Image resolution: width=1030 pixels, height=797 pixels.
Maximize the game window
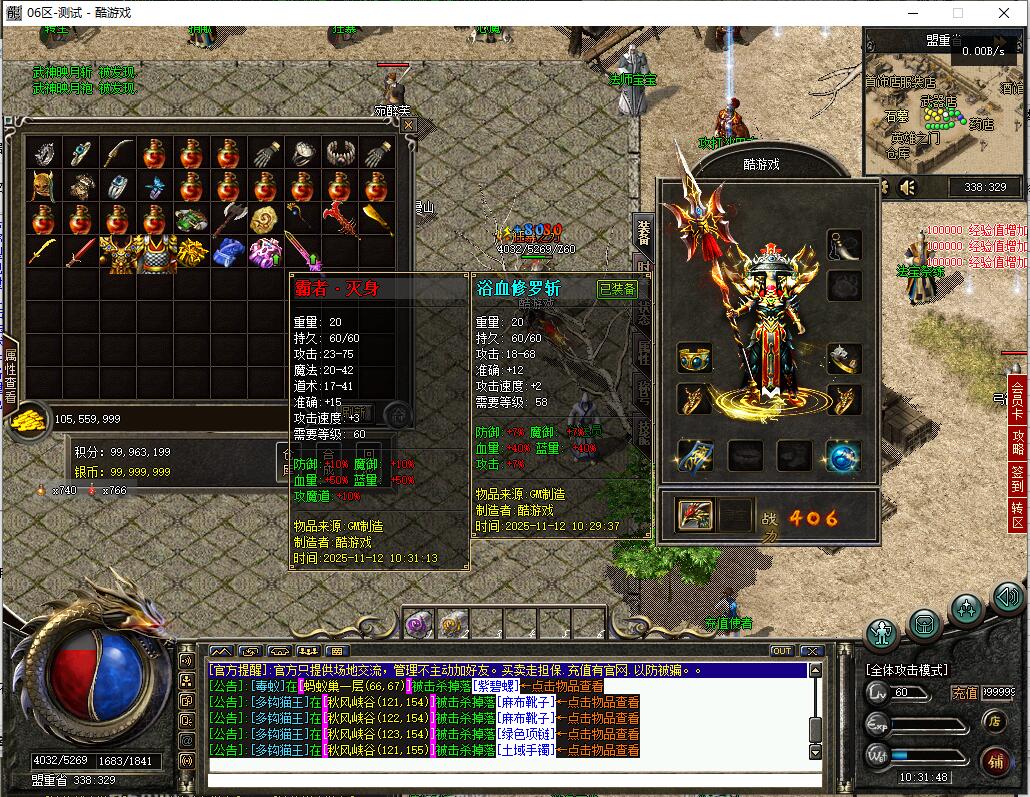pos(957,13)
